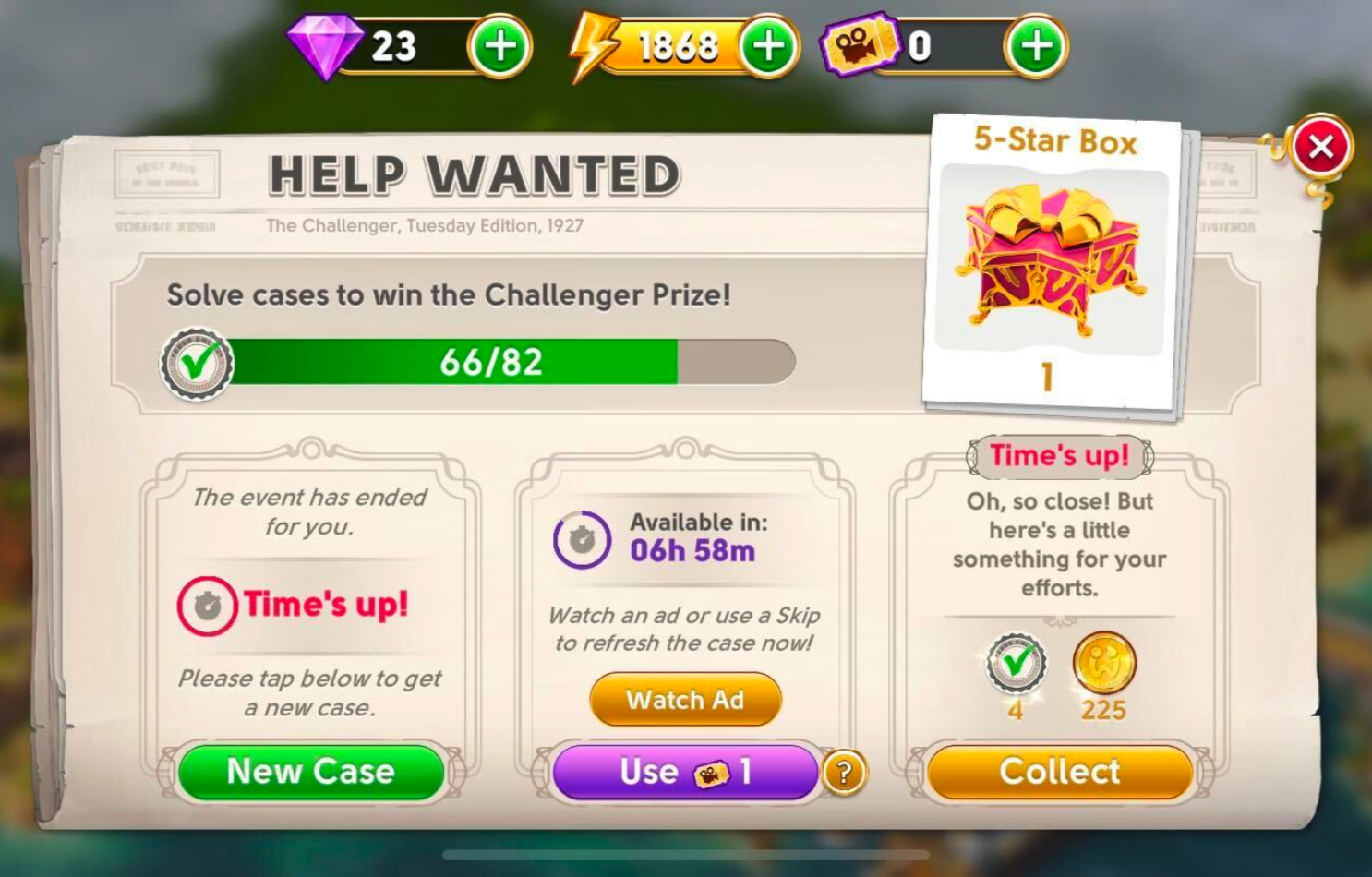View the 5-Star Box prize card
1372x877 pixels.
tap(1053, 263)
